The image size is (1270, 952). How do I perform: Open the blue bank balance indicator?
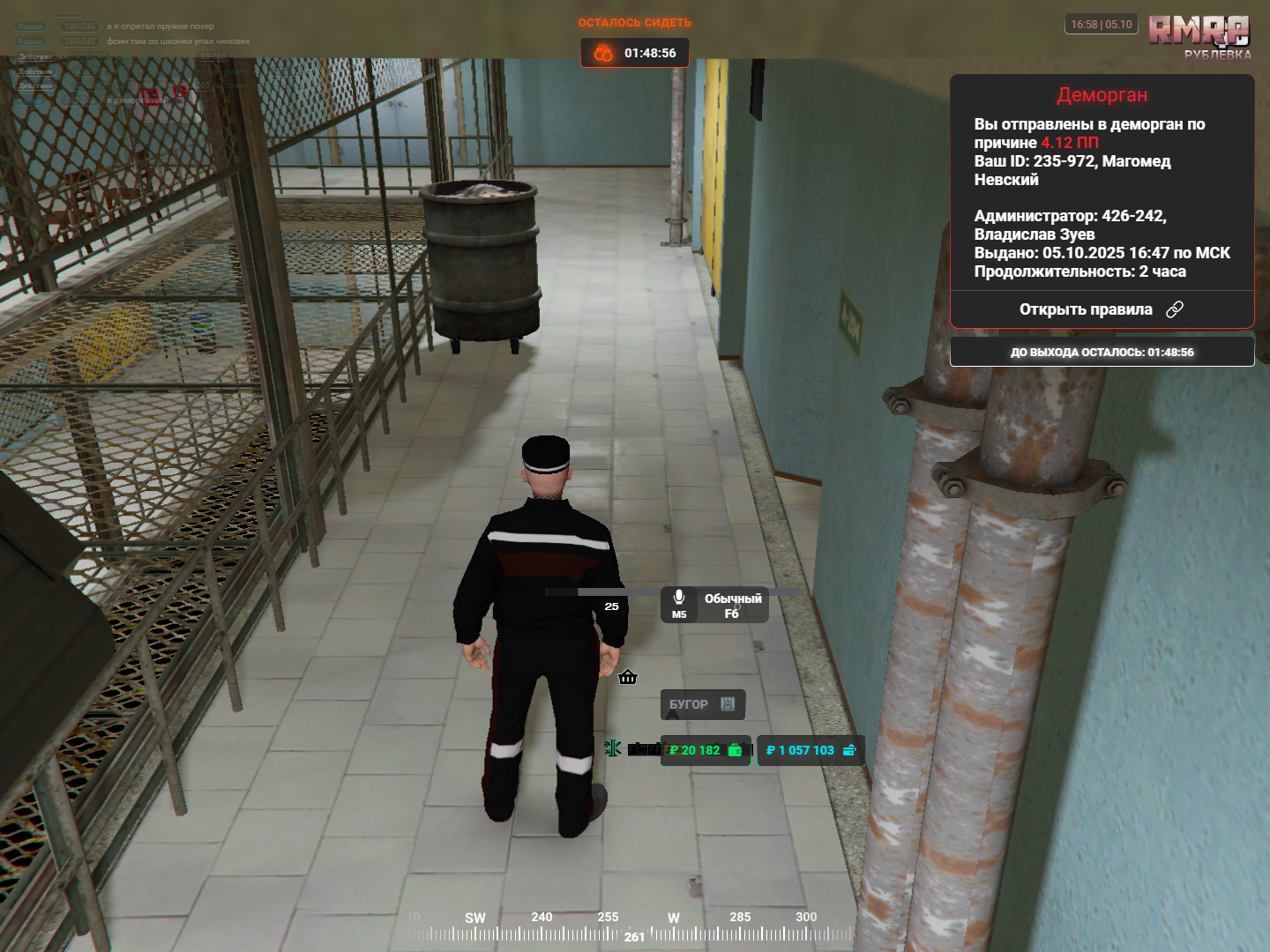click(x=810, y=750)
